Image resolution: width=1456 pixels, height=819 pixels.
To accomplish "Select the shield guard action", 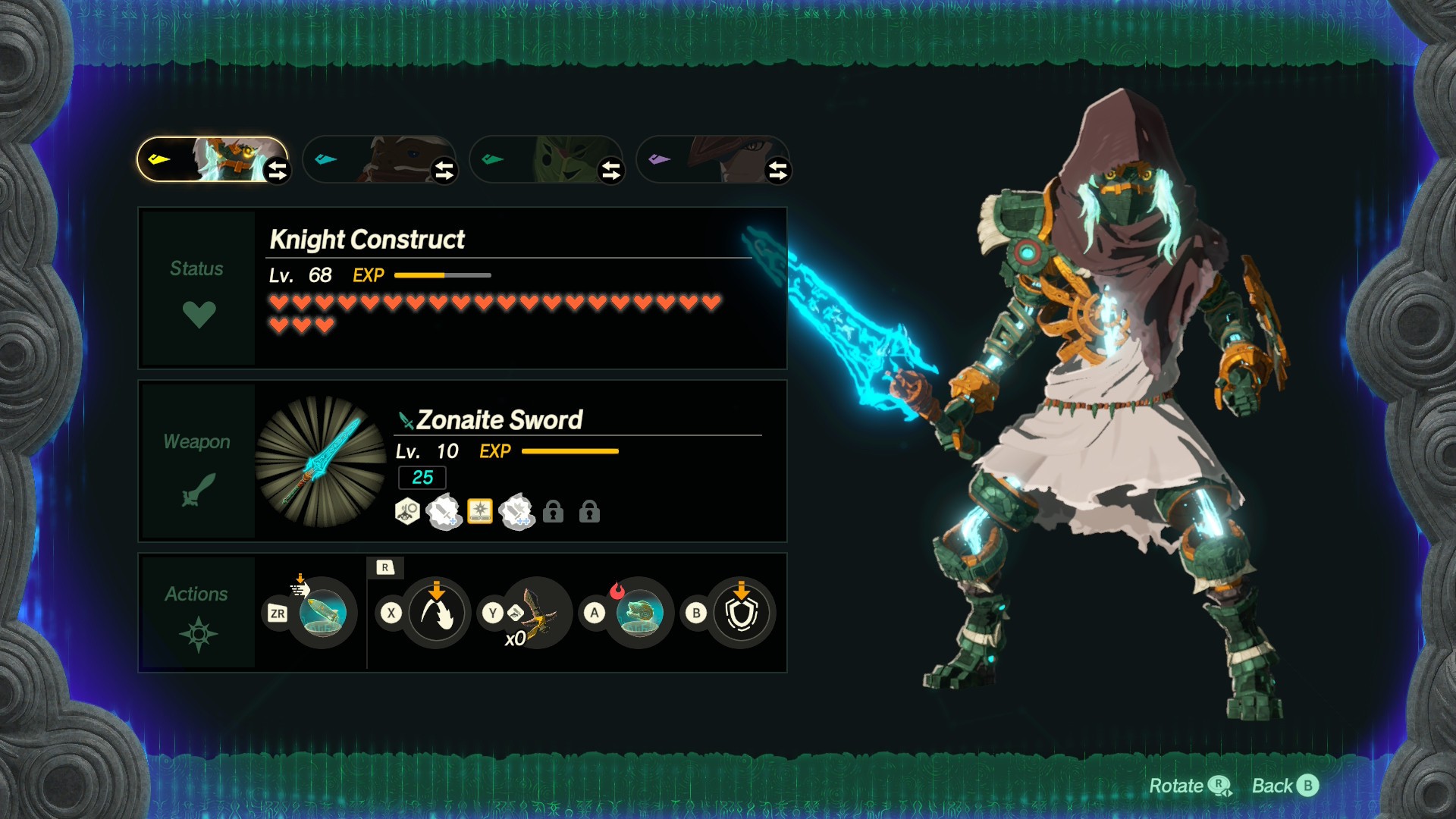I will point(741,613).
